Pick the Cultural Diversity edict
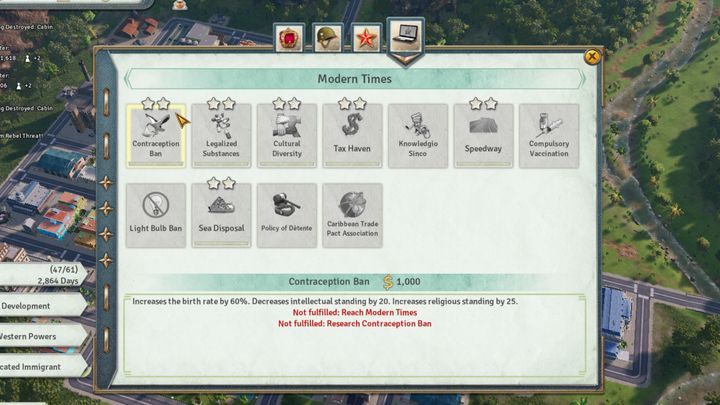 [286, 136]
